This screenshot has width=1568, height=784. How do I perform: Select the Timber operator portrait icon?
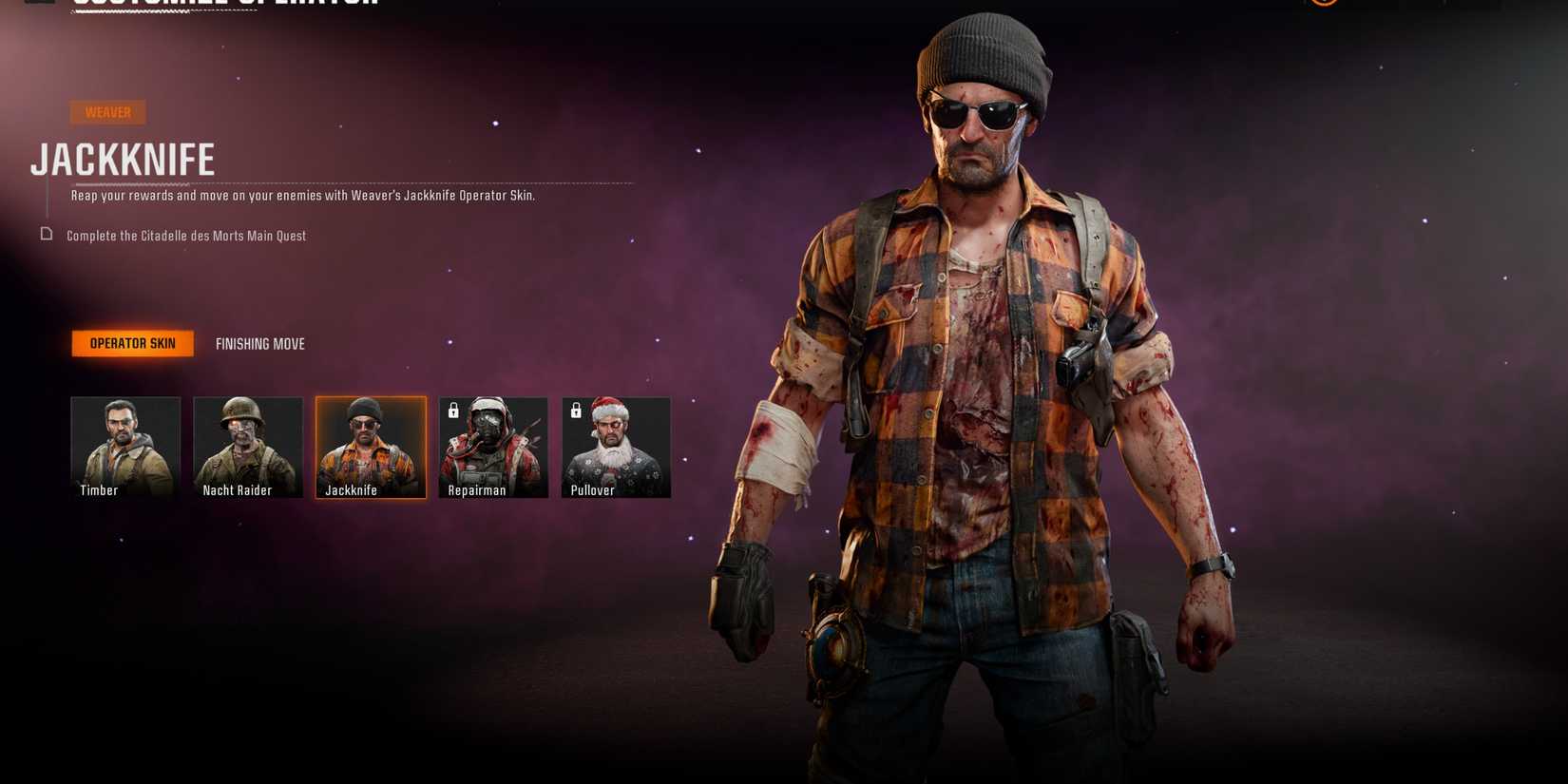pos(125,447)
